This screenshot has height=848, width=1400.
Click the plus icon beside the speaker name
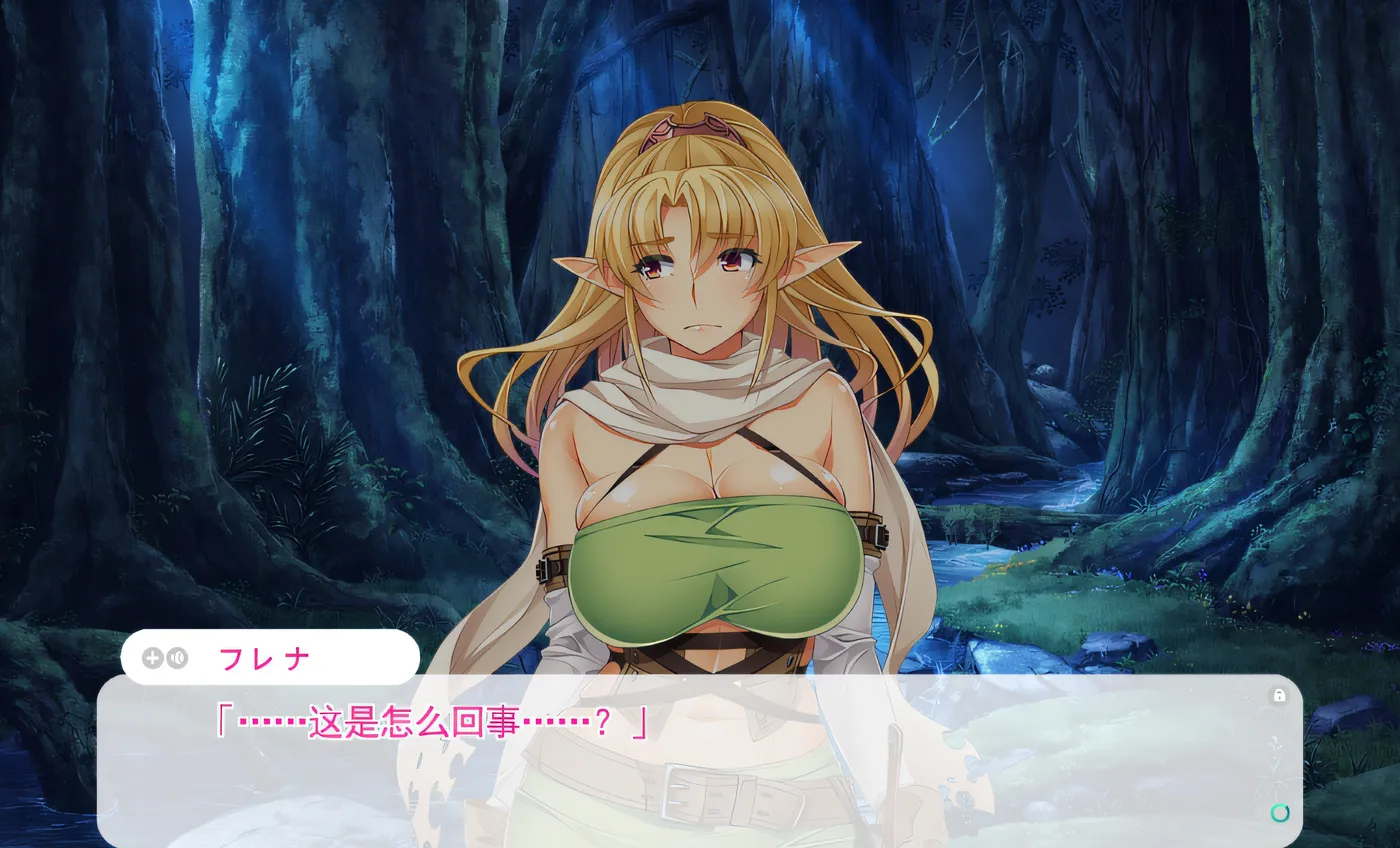coord(152,658)
